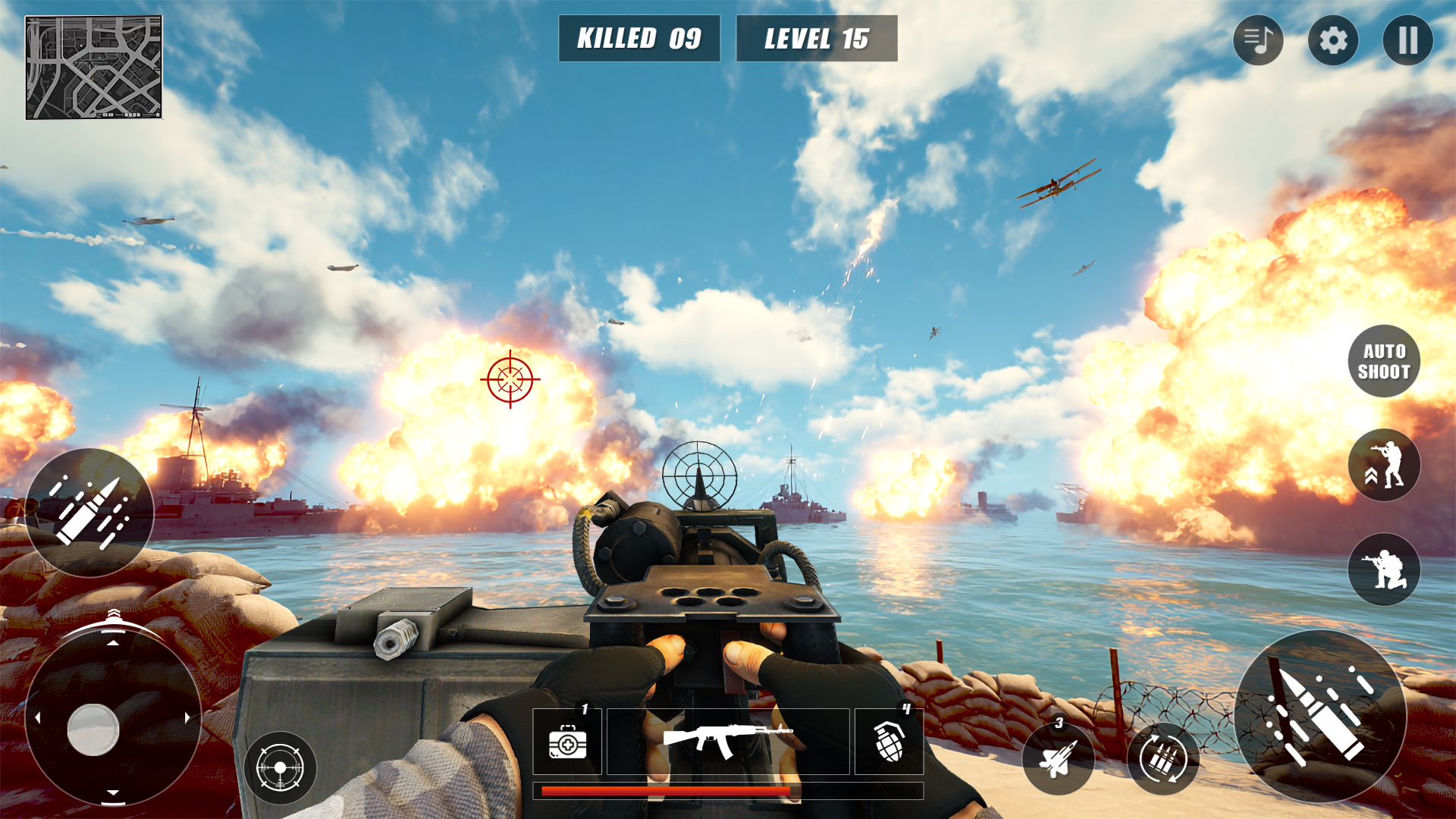Reload ammo with the magazine icon

(1163, 758)
